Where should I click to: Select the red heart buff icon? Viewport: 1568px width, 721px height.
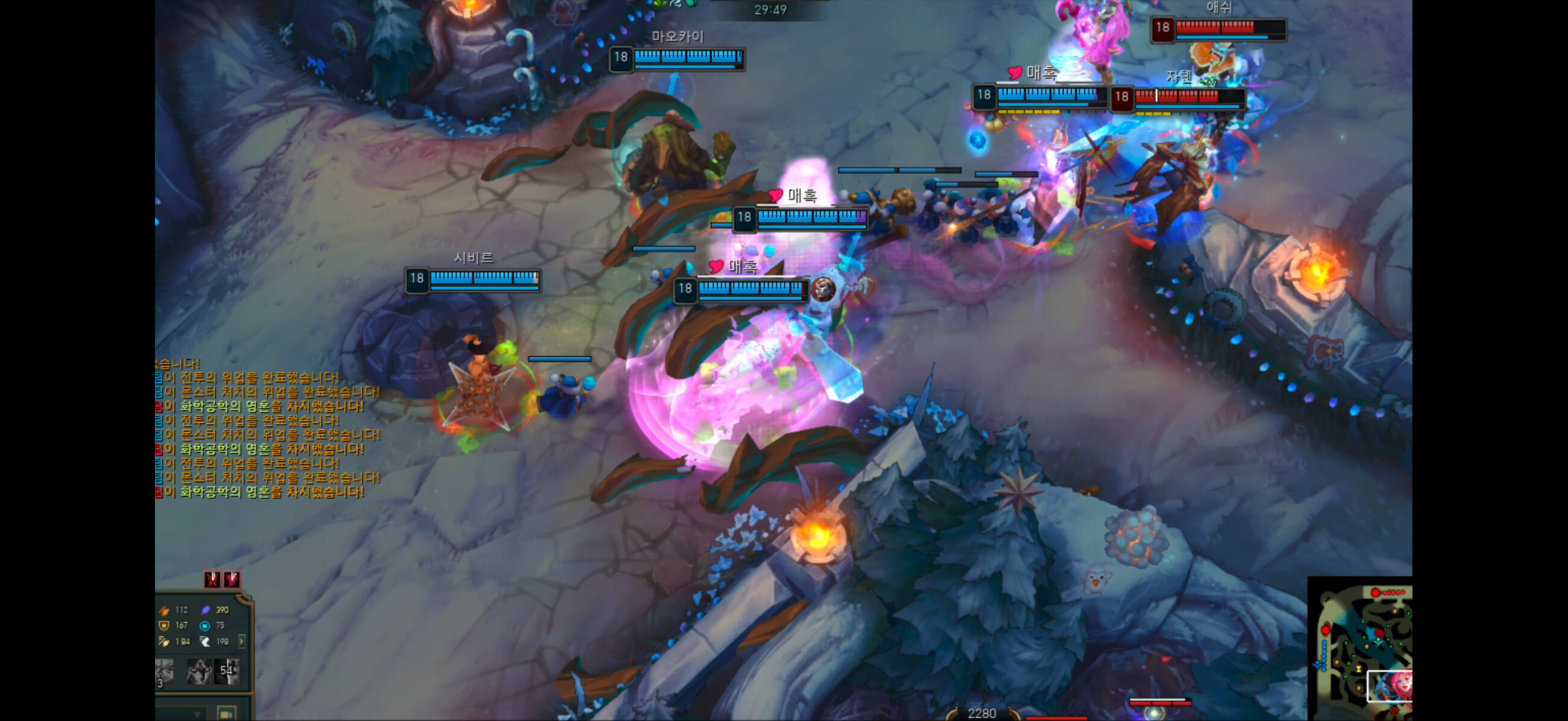(232, 579)
